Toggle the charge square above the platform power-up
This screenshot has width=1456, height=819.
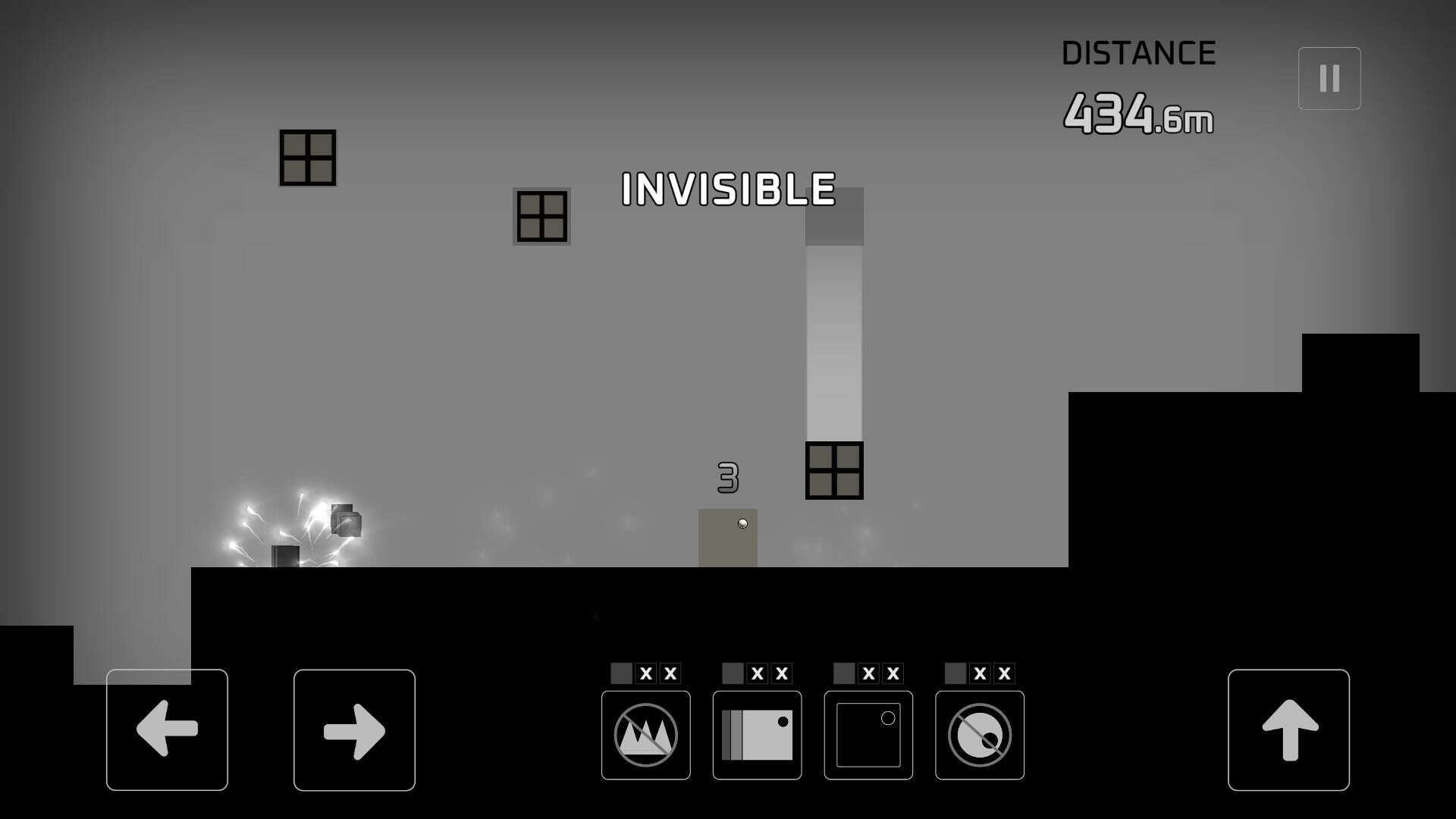point(732,672)
